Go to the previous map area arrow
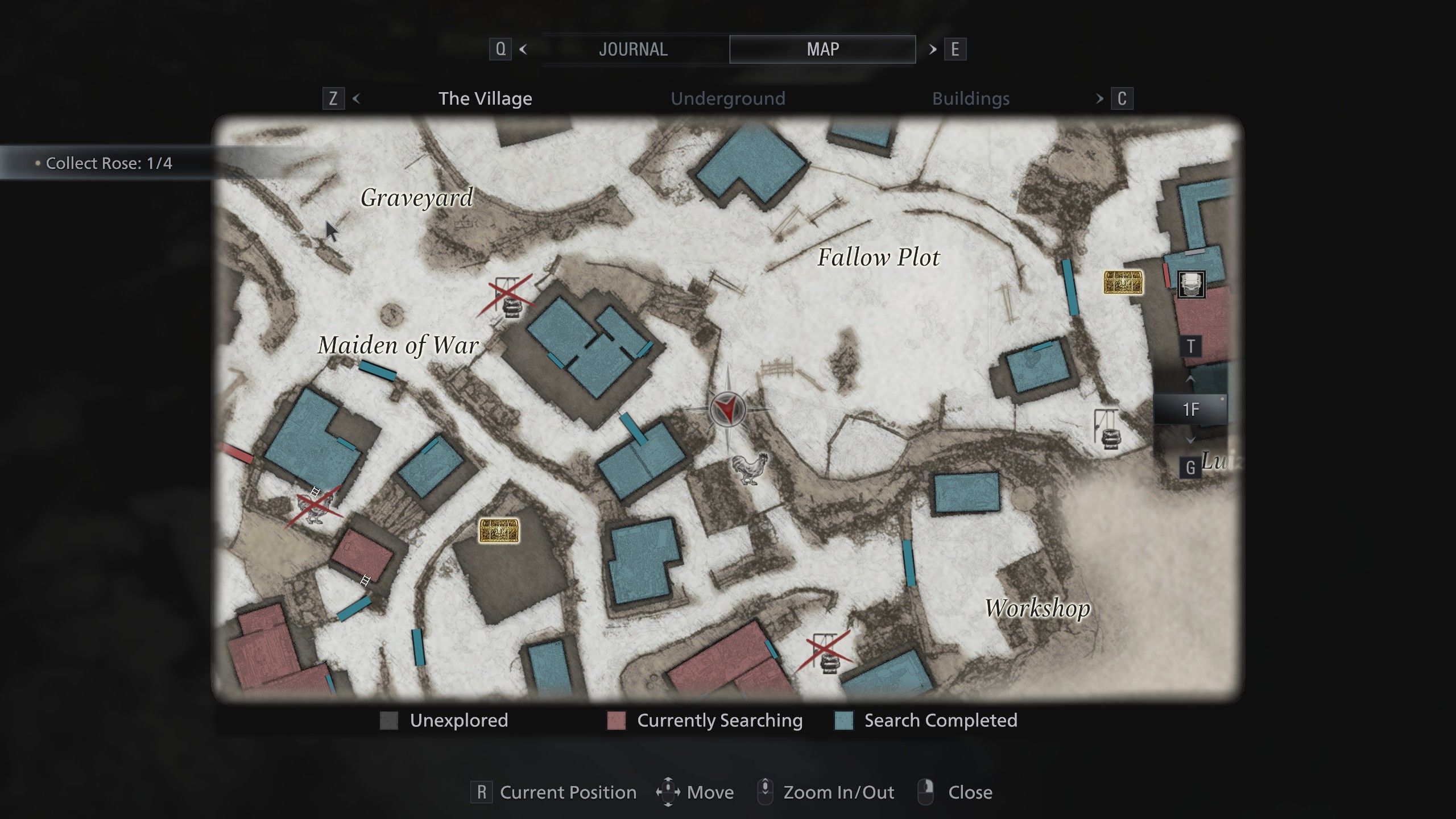The image size is (1456, 819). tap(357, 98)
